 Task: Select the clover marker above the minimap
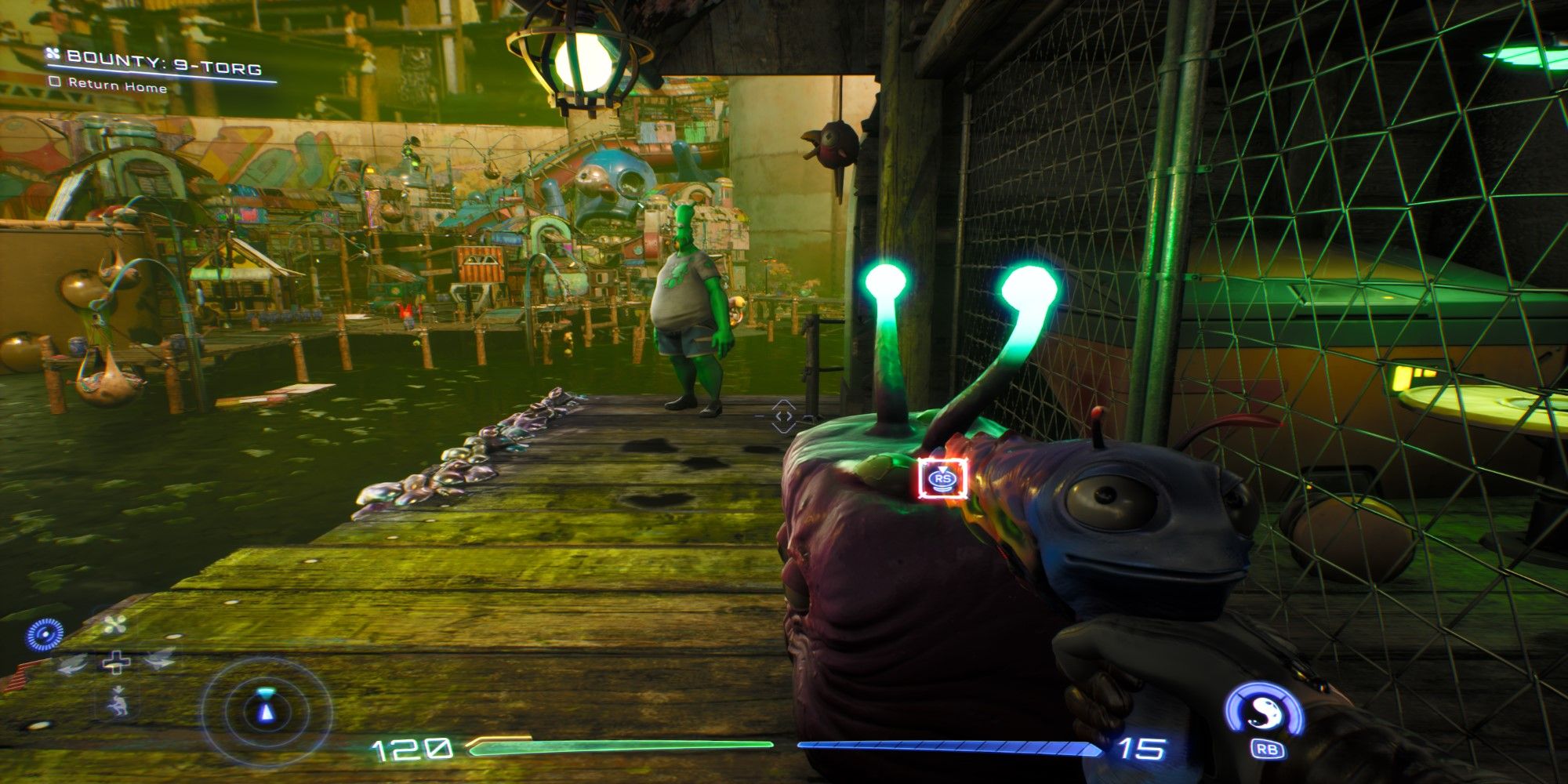pyautogui.click(x=115, y=624)
